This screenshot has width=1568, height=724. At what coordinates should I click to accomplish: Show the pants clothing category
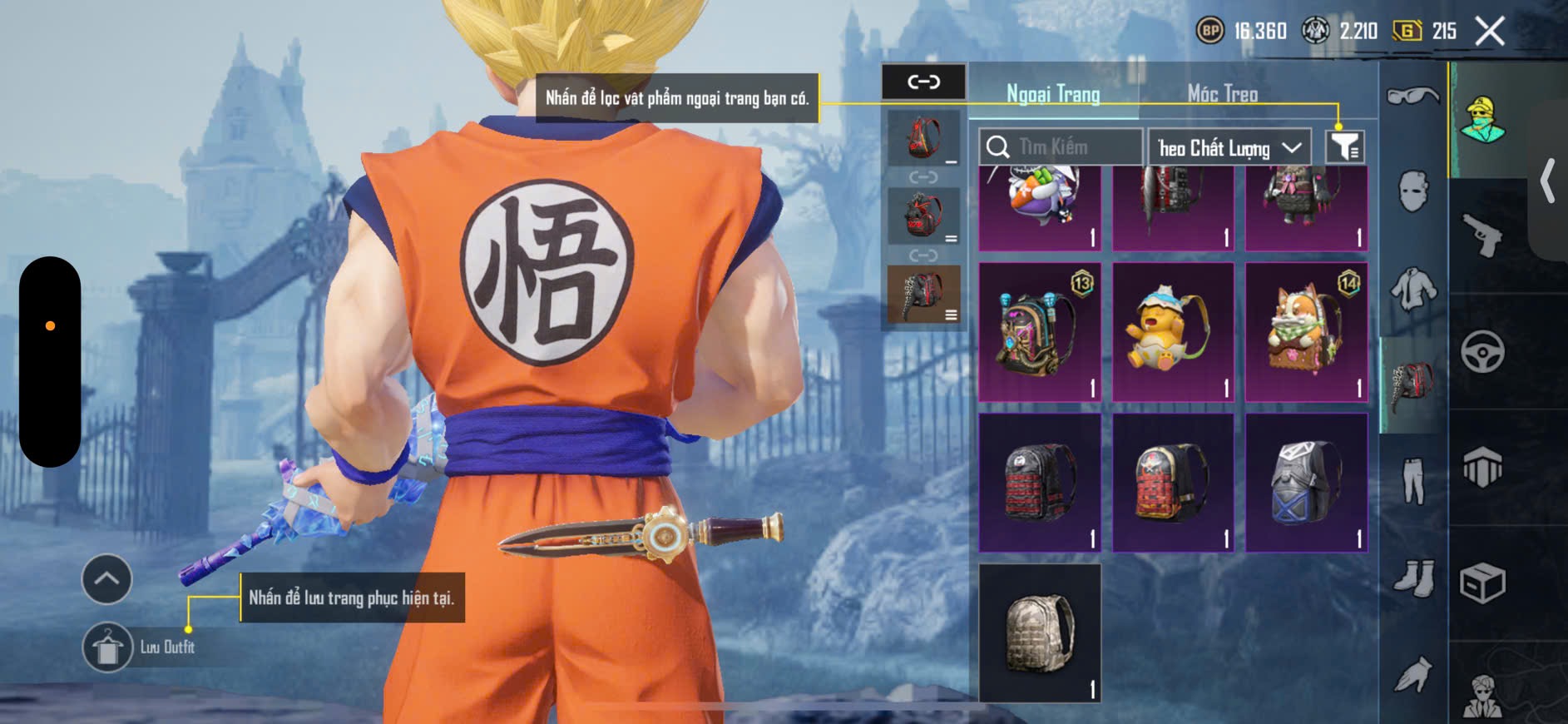(x=1412, y=480)
